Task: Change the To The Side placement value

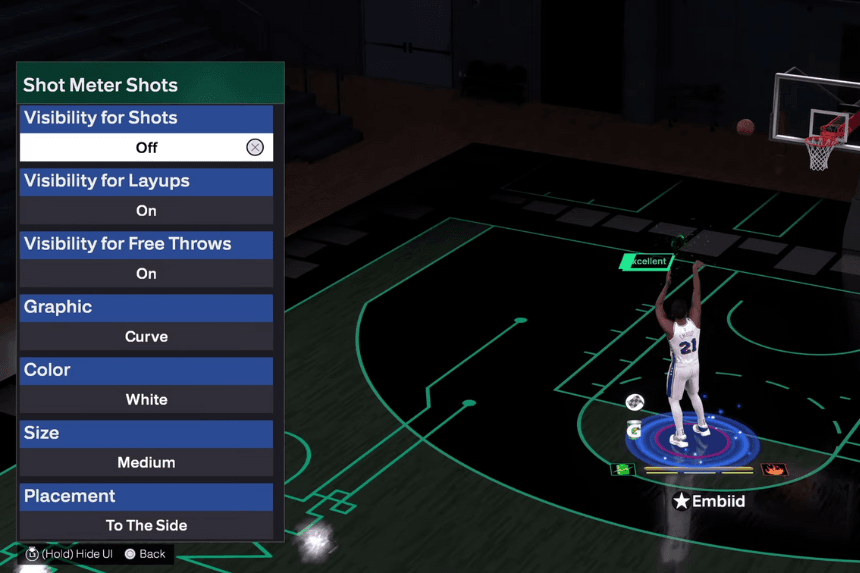Action: coord(146,526)
